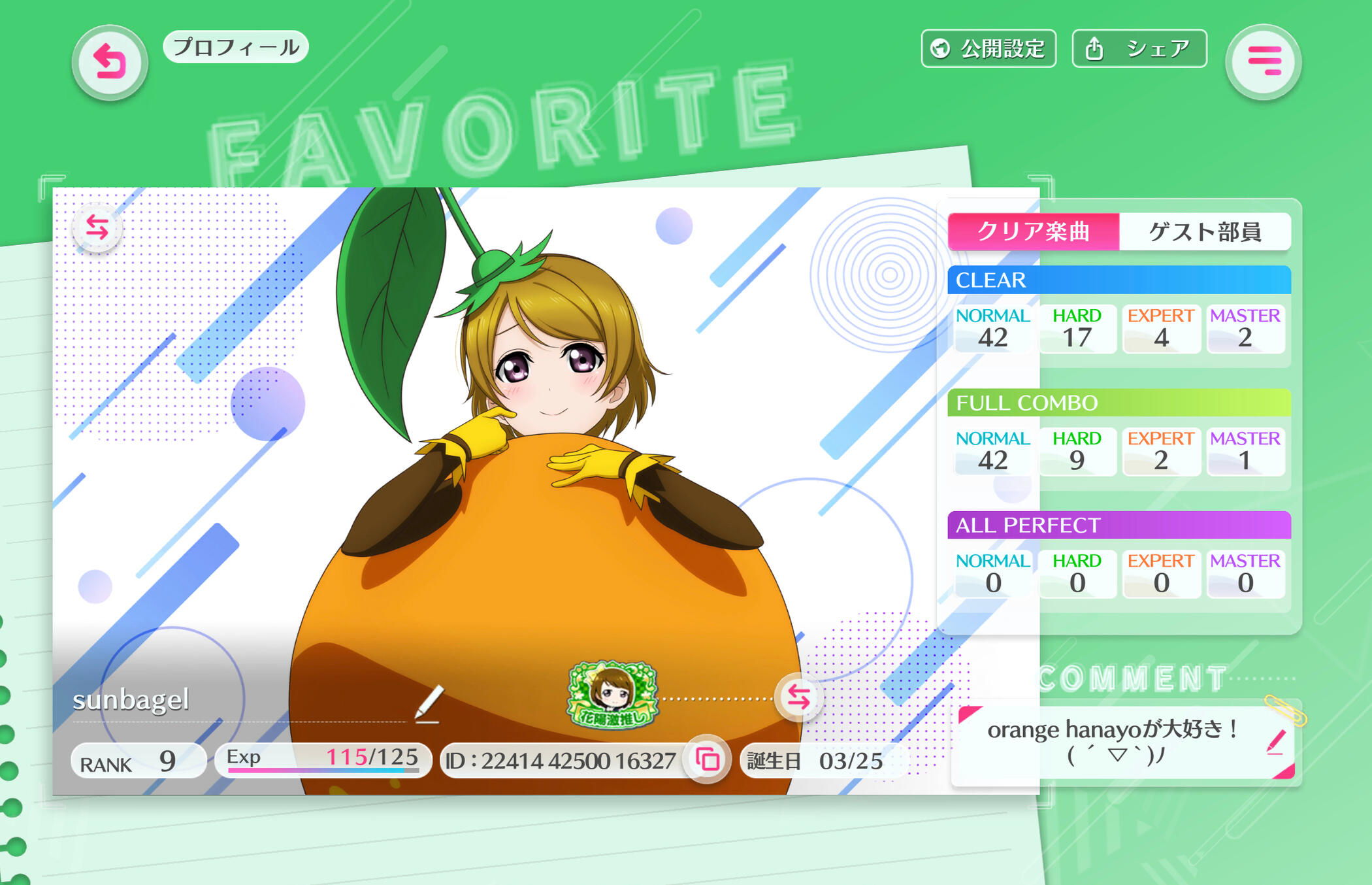The image size is (1372, 885).
Task: Go back with the pink arrow button
Action: tap(110, 63)
